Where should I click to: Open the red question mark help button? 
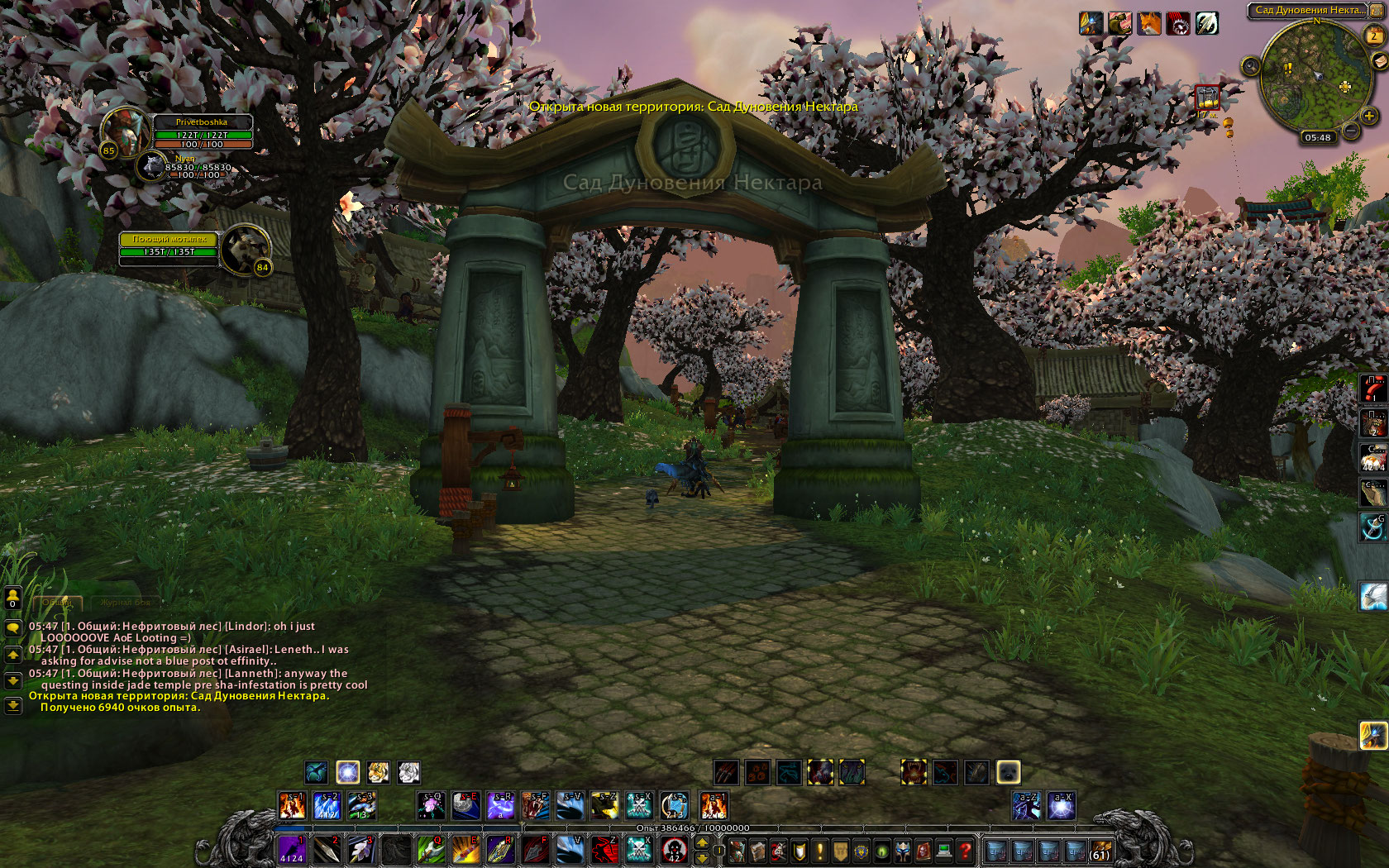pyautogui.click(x=965, y=850)
